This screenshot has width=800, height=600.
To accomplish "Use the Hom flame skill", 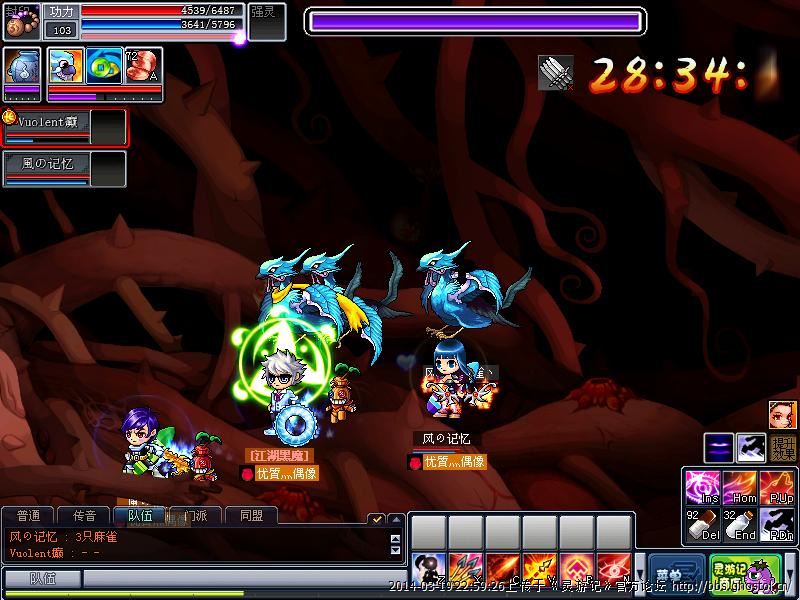I will click(741, 487).
